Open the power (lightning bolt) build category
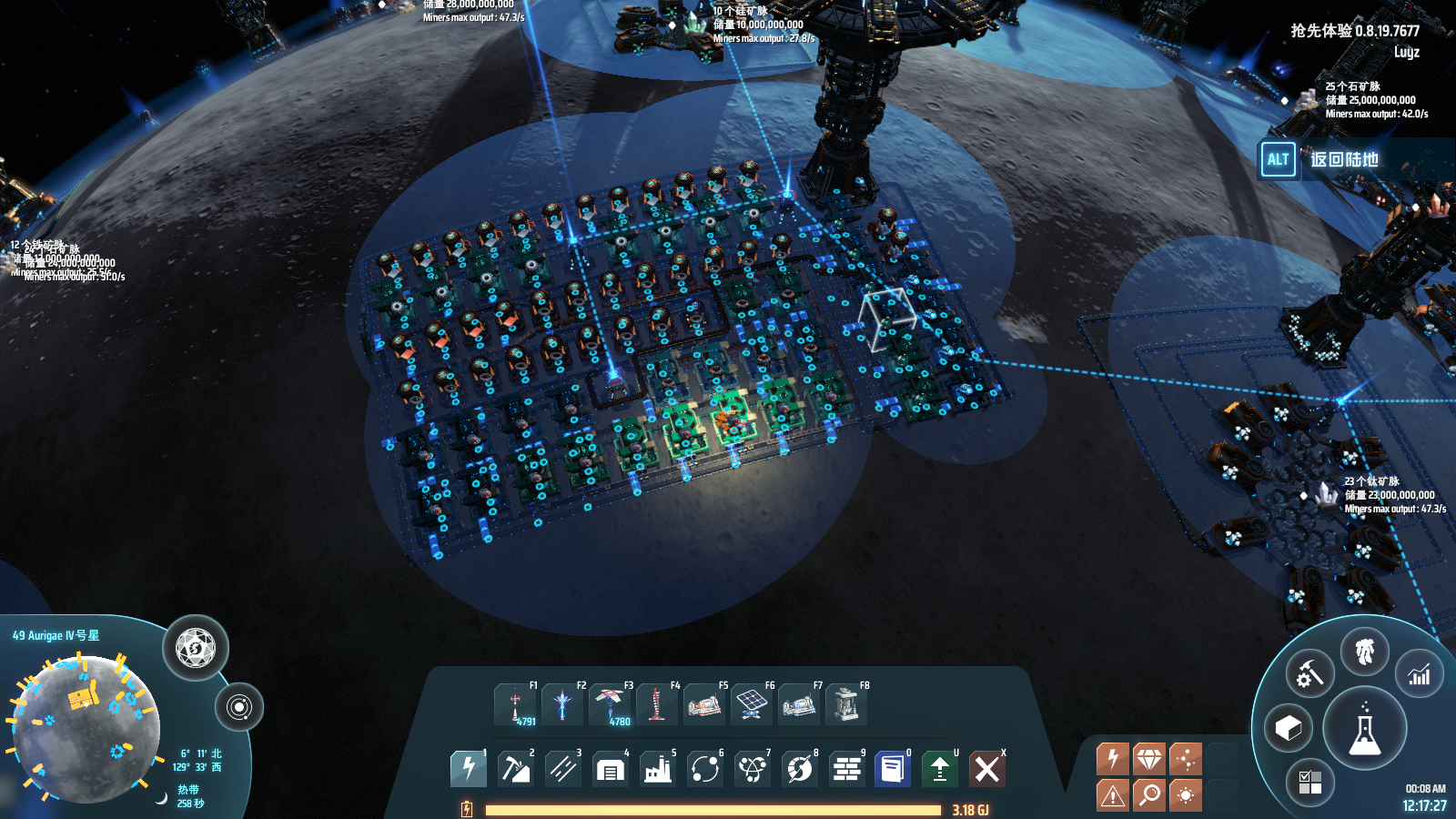The width and height of the screenshot is (1456, 819). click(468, 769)
